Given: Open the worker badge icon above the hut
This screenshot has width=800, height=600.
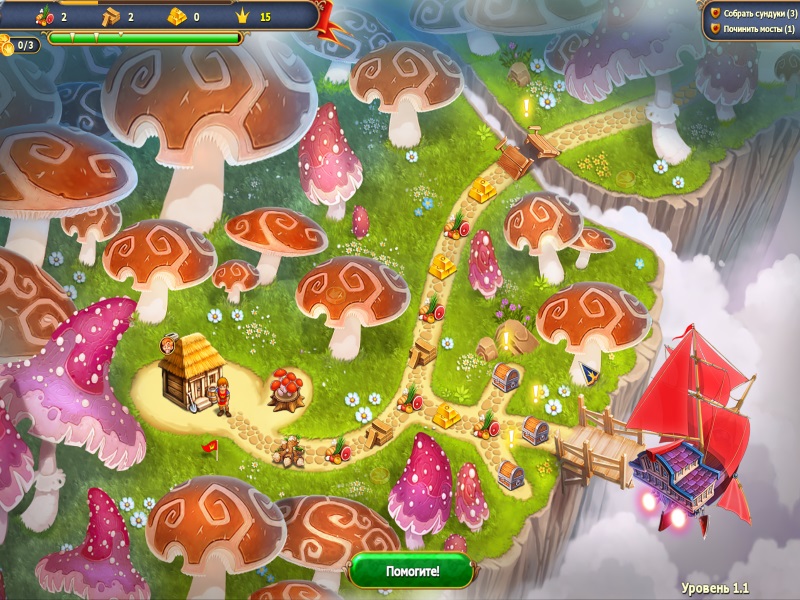Looking at the screenshot, I should 168,346.
